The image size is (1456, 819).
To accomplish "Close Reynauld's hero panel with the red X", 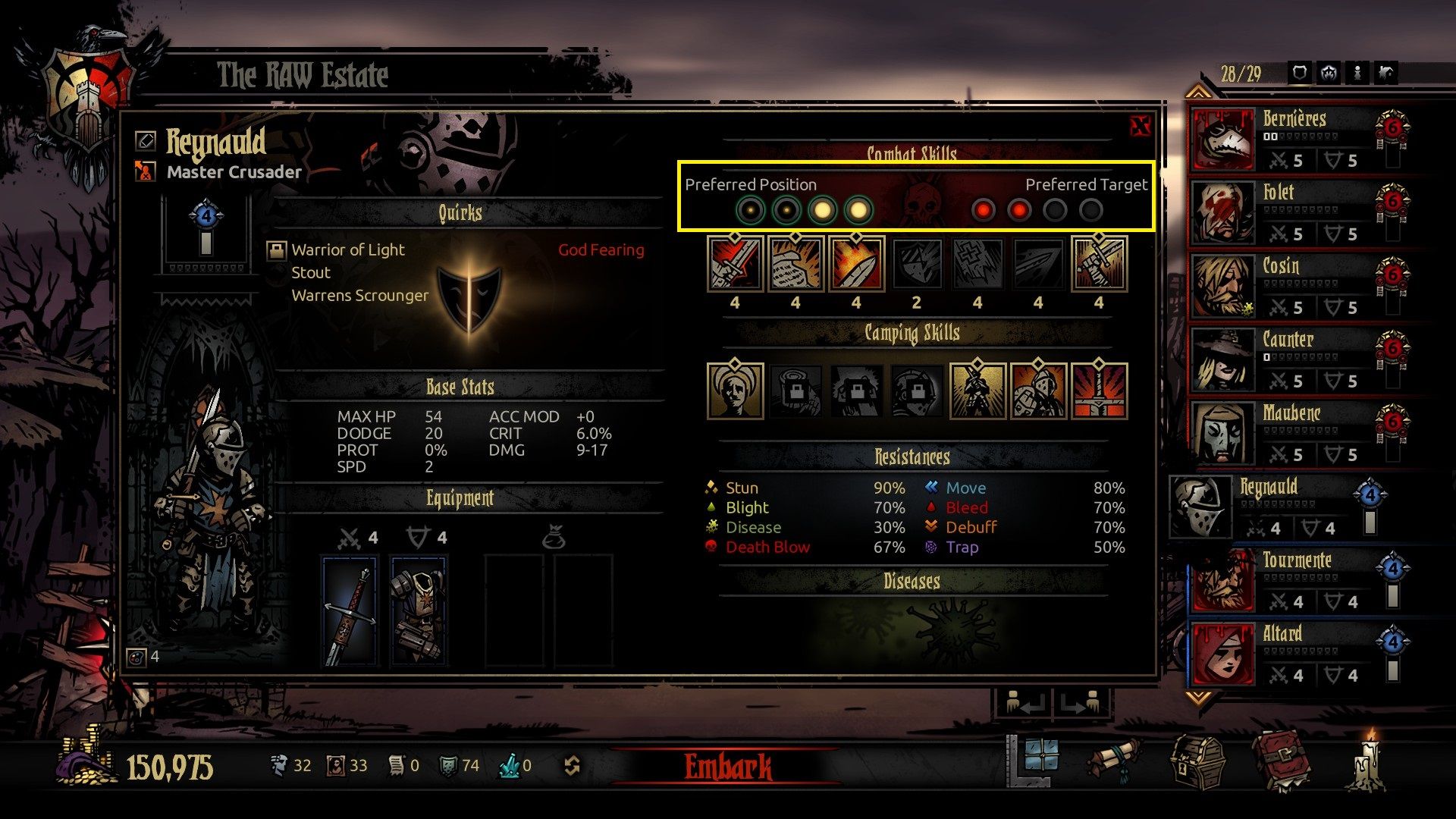I will pyautogui.click(x=1141, y=126).
